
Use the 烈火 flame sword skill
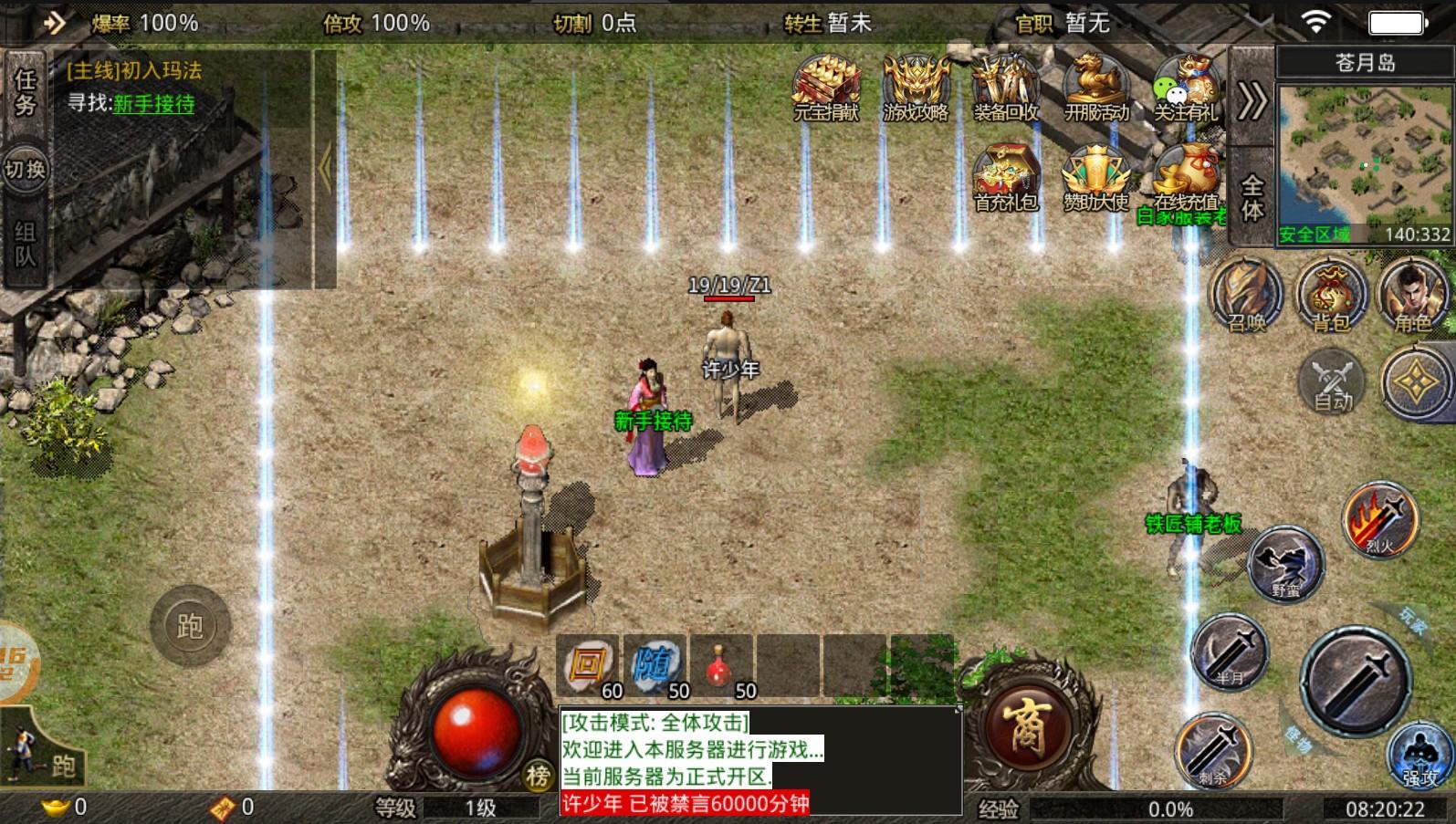click(x=1380, y=520)
